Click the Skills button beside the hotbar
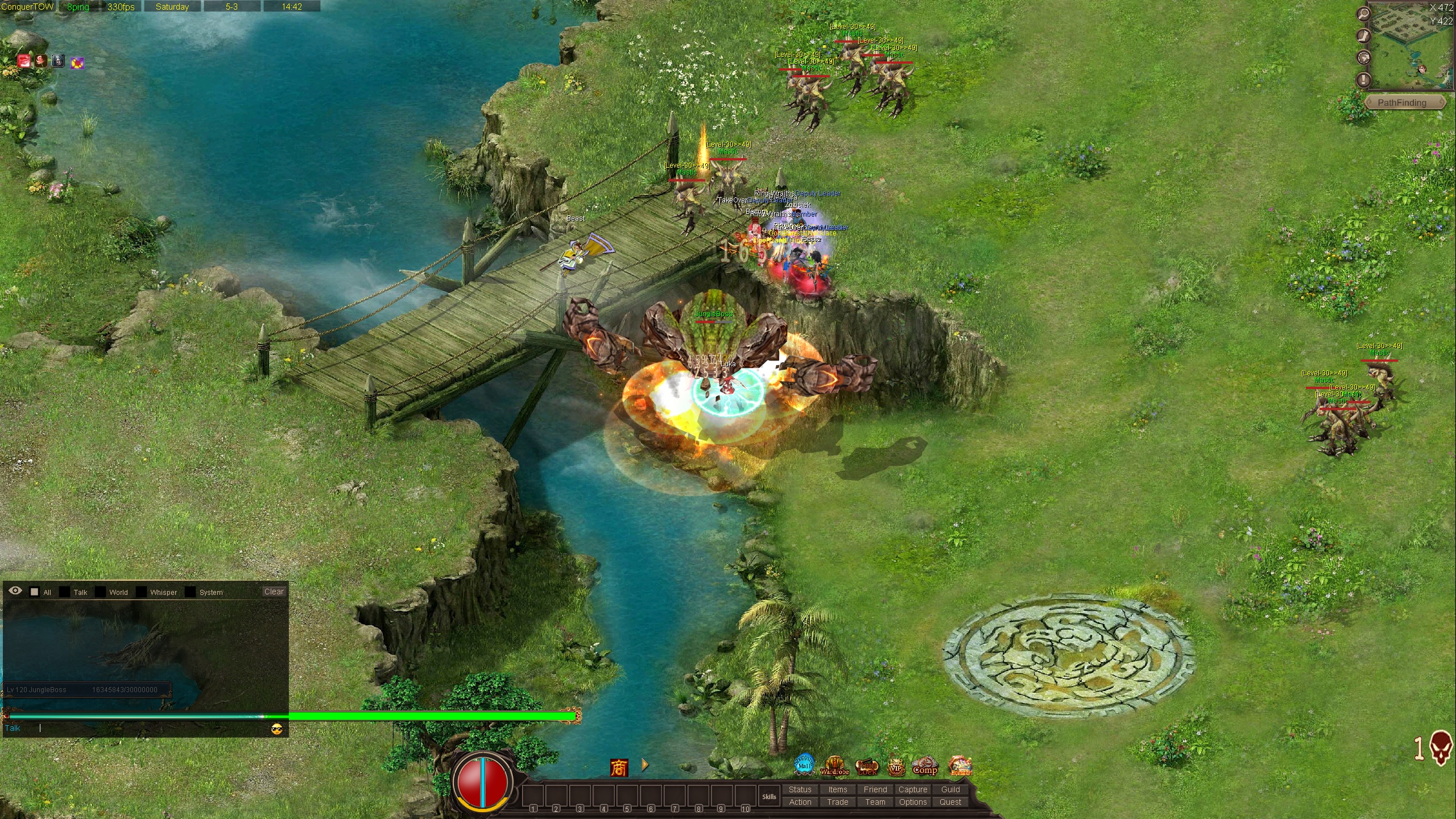The width and height of the screenshot is (1456, 819). [x=769, y=796]
